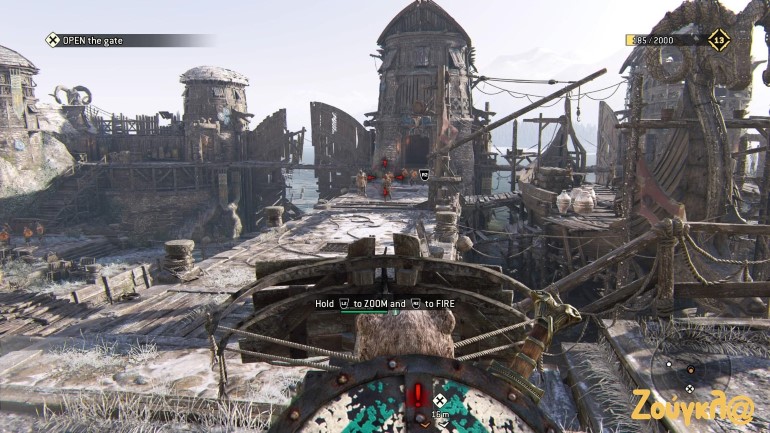The height and width of the screenshot is (433, 770).
Task: Click the shield marker near the gate
Action: 425,173
